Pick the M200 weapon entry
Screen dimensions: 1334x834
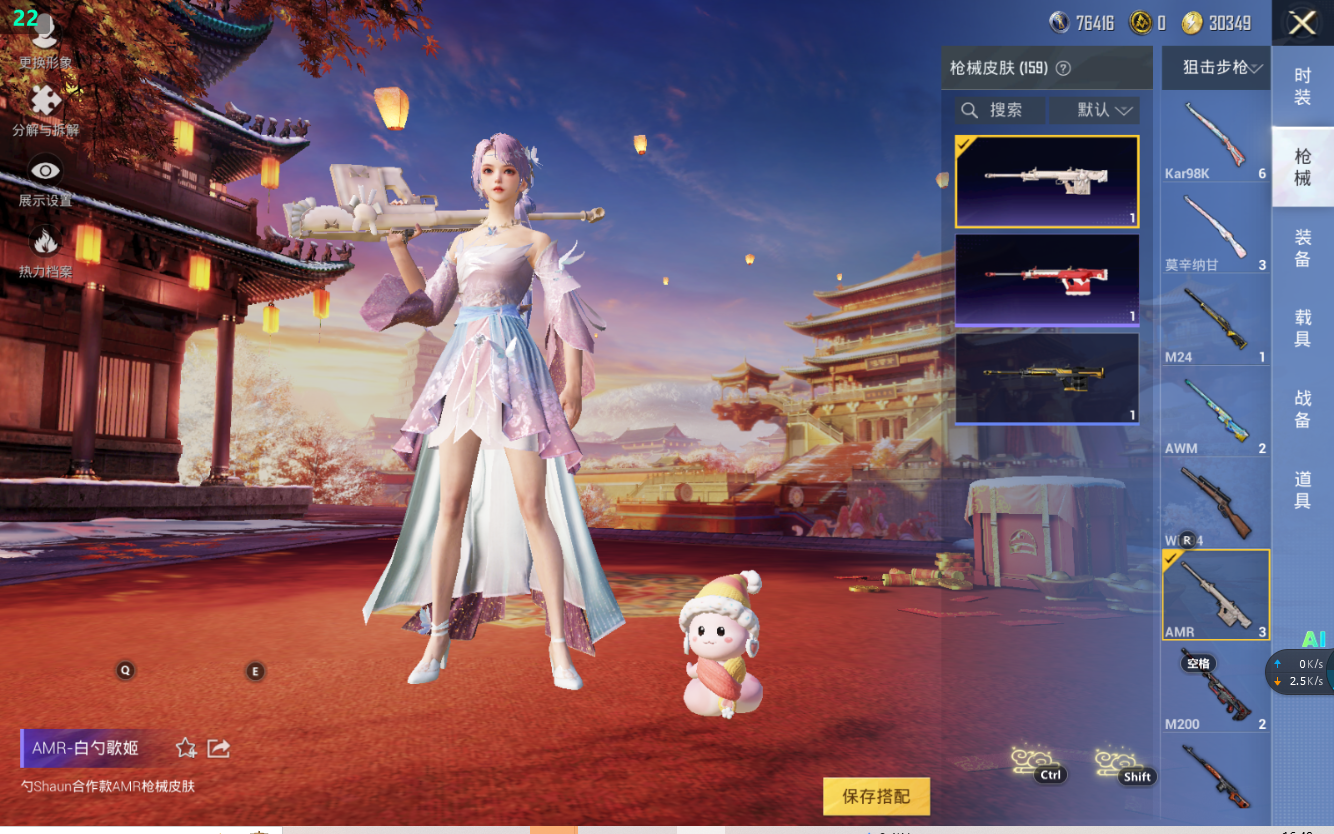point(1215,690)
